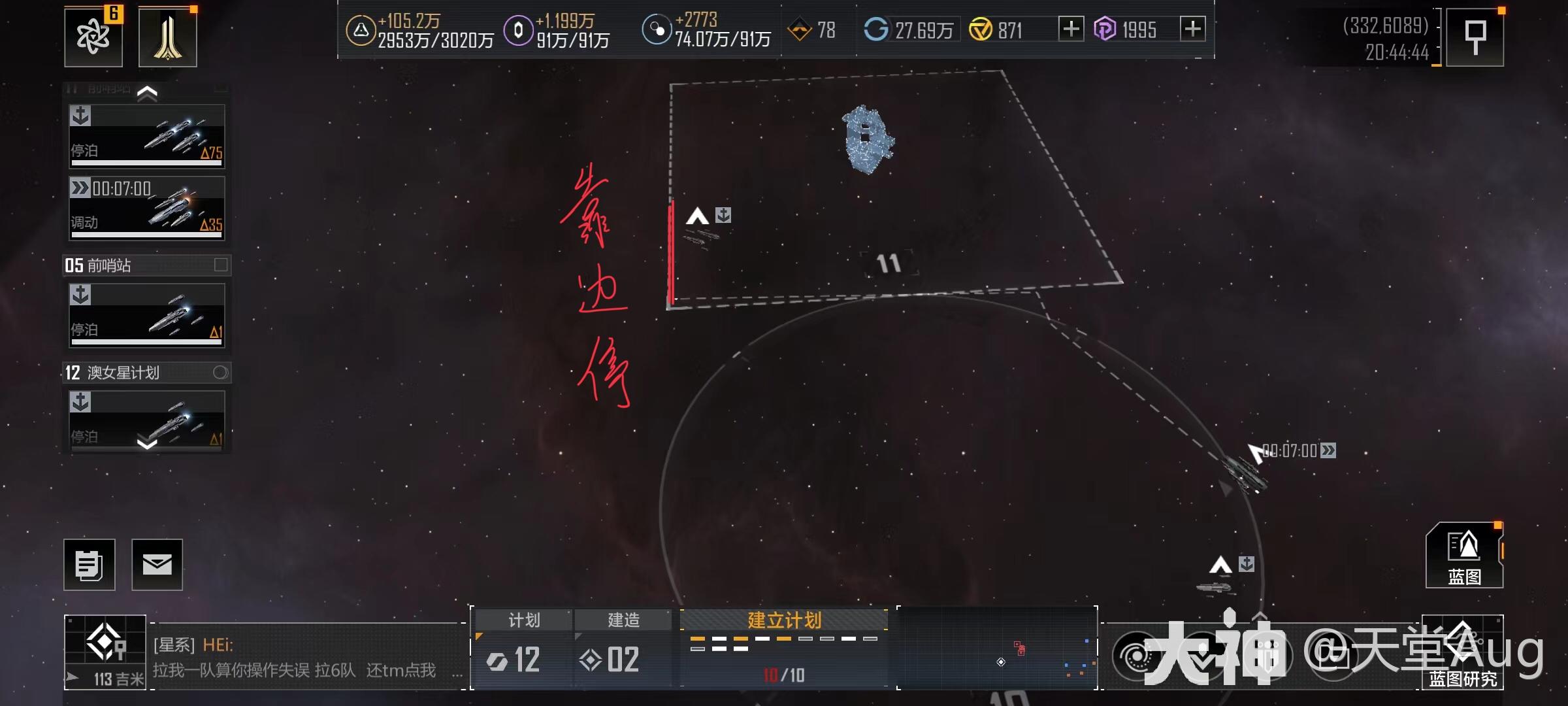Expand the fleet list with the down chevron
Image resolution: width=1568 pixels, height=706 pixels.
(147, 445)
